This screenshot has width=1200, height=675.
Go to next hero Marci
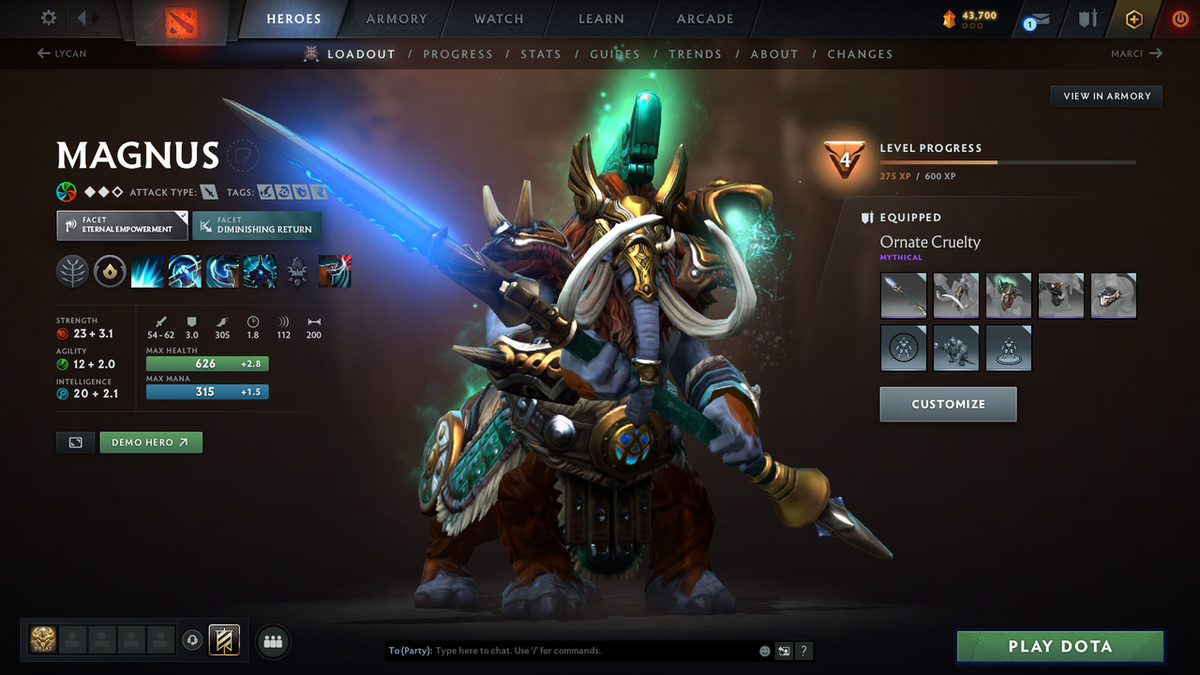click(1136, 54)
